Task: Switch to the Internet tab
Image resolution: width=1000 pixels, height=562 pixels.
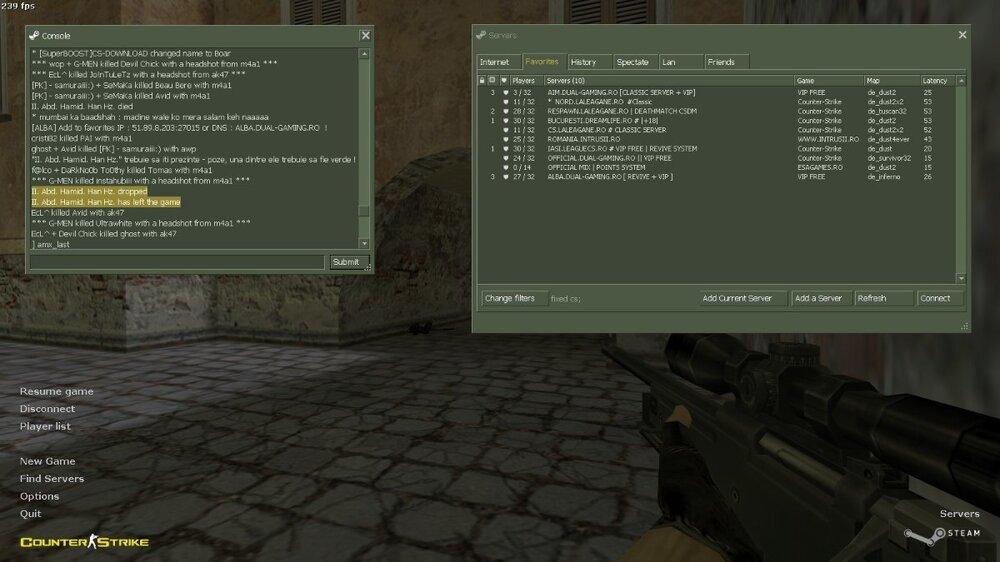Action: point(494,62)
